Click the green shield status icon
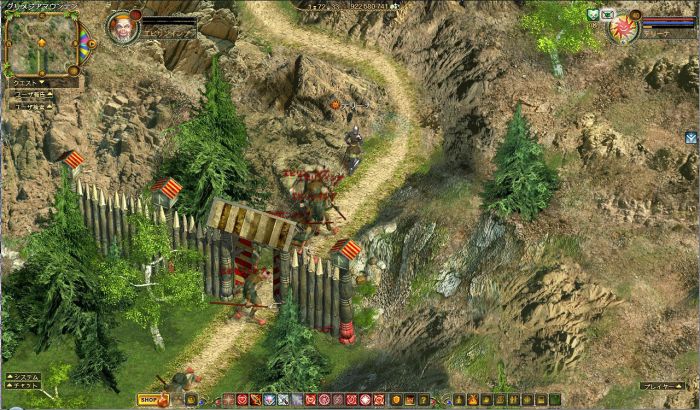Image resolution: width=700 pixels, height=410 pixels. click(591, 13)
